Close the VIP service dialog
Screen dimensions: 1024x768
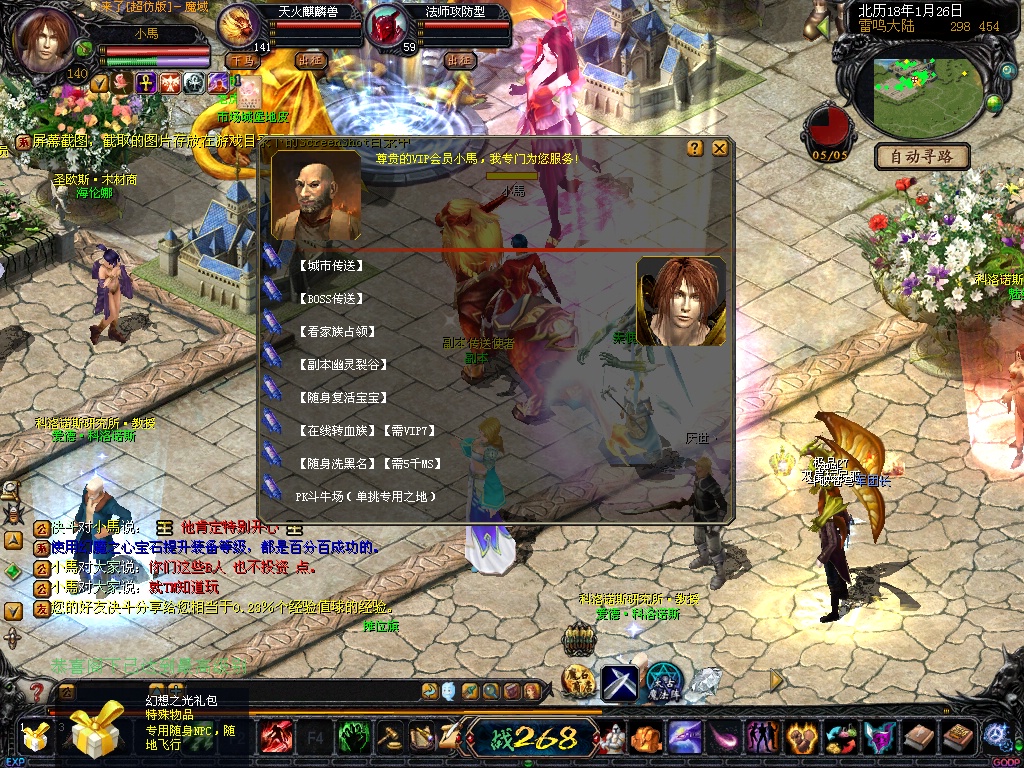719,148
